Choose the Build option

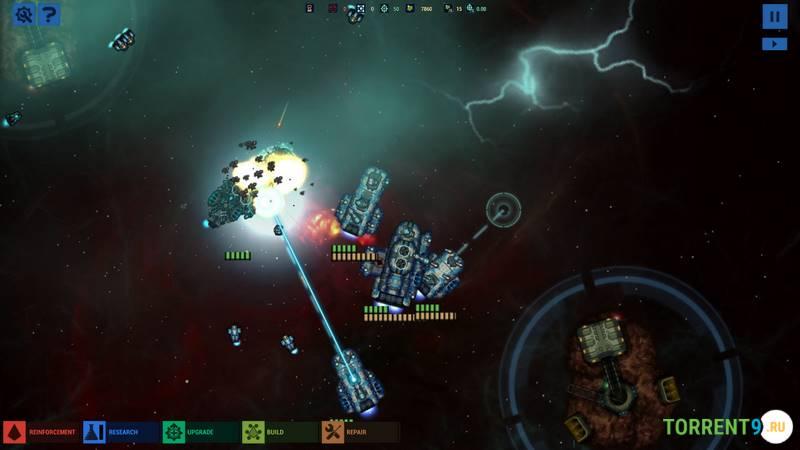[x=280, y=432]
